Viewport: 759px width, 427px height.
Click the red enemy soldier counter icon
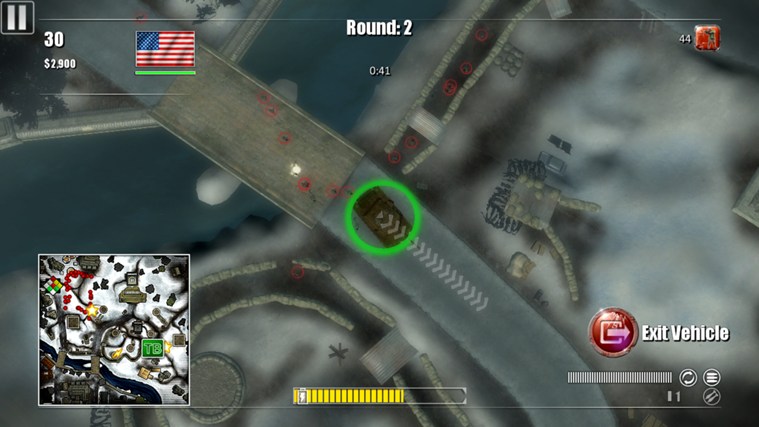point(708,39)
